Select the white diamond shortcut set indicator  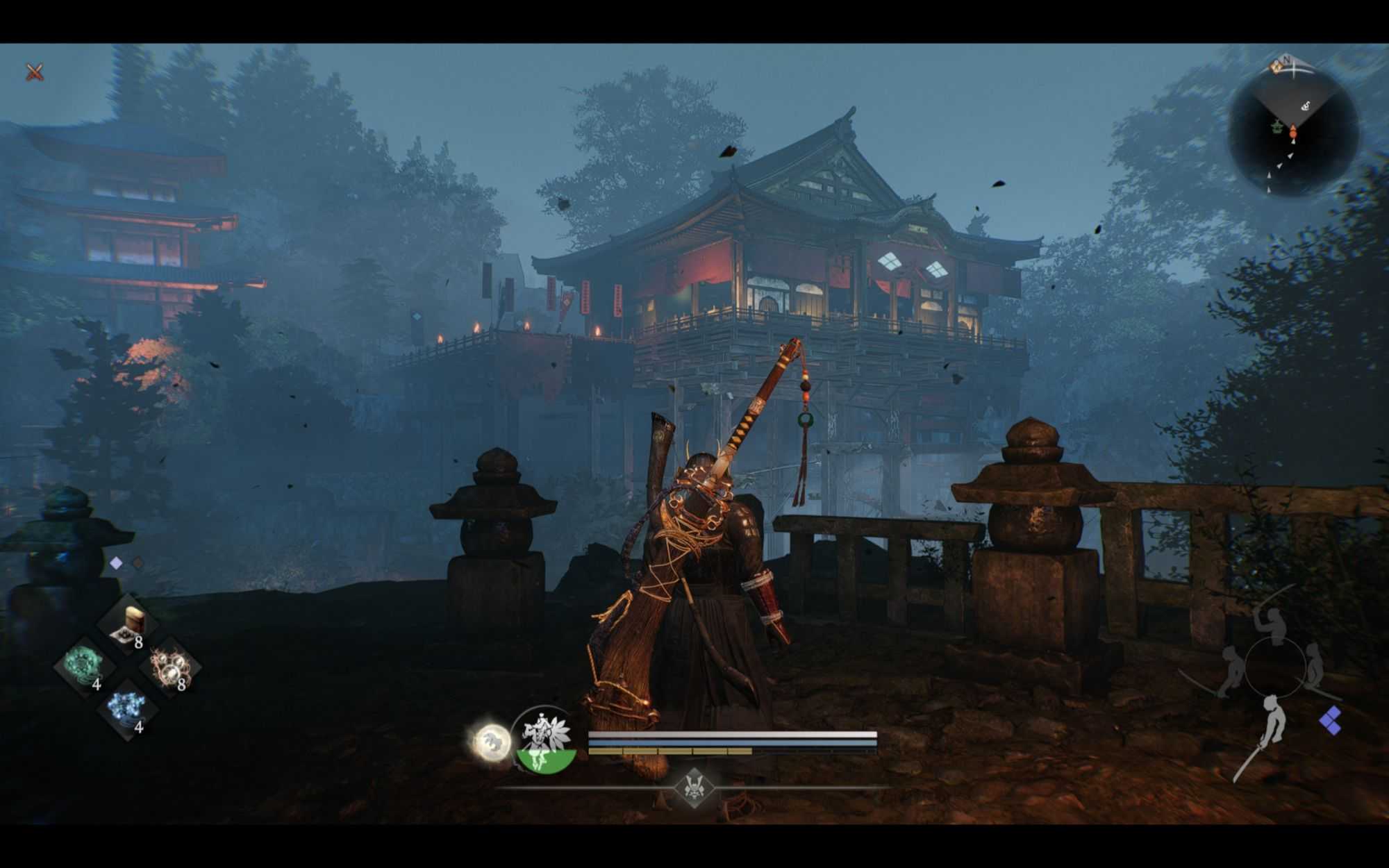click(116, 563)
